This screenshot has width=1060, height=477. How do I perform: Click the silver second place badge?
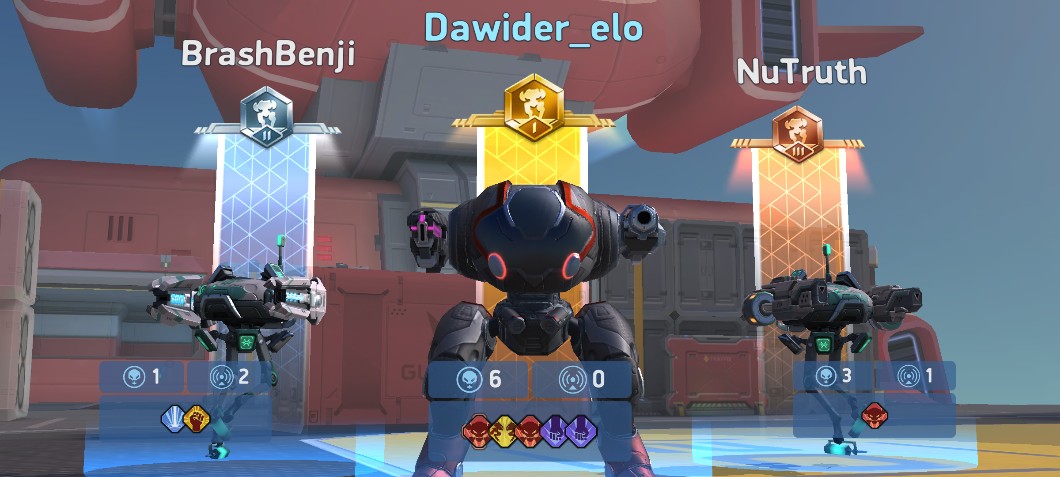point(269,116)
